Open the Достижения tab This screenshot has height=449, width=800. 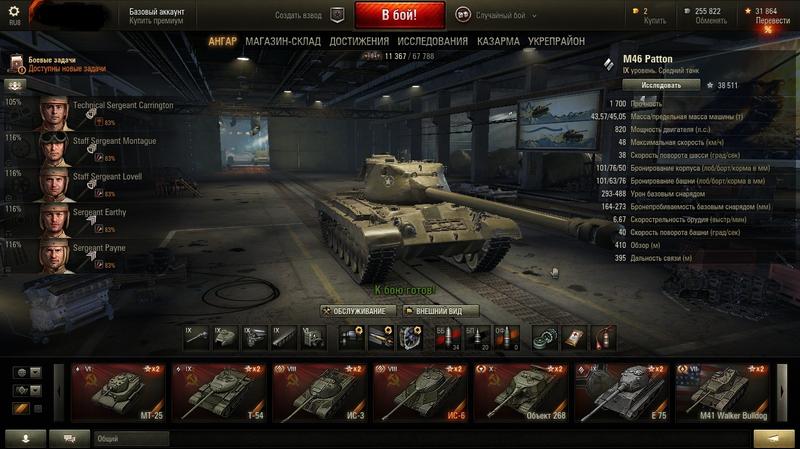pos(359,42)
